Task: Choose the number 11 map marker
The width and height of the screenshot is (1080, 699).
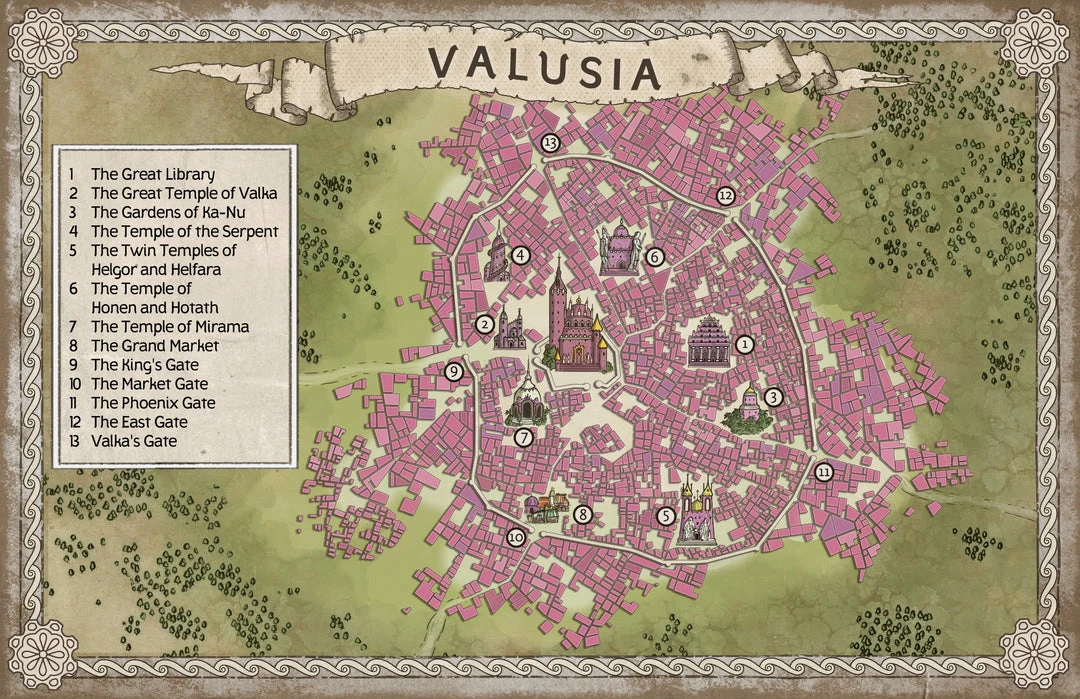Action: pyautogui.click(x=823, y=472)
